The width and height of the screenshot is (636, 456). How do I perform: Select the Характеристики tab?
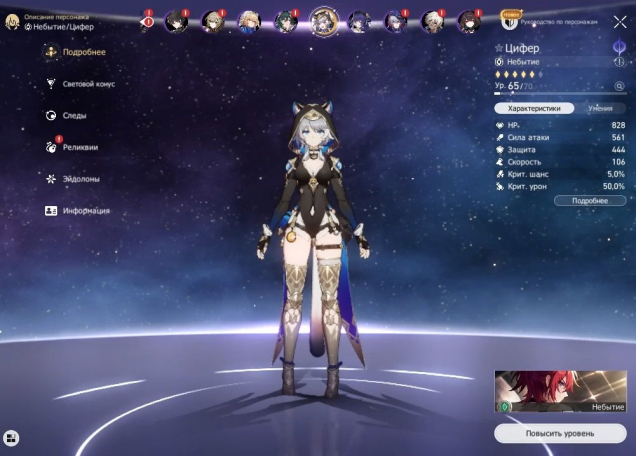(x=534, y=108)
